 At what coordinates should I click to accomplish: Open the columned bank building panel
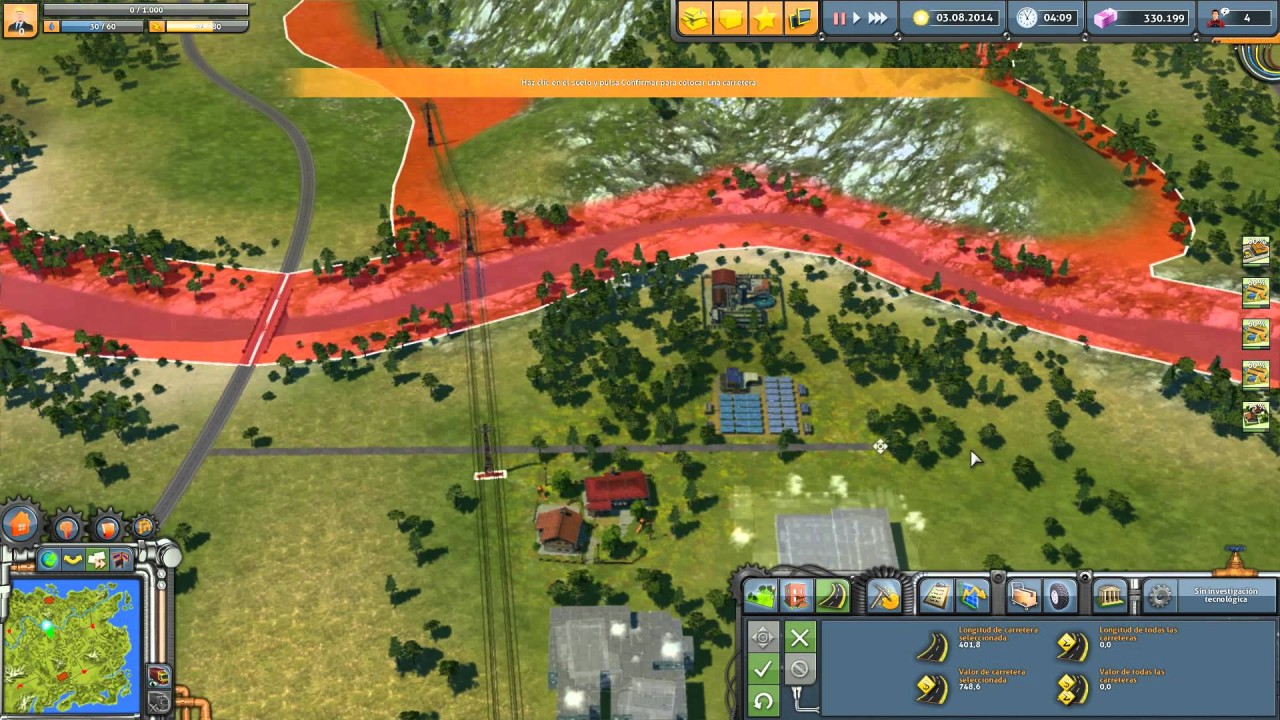[x=1111, y=596]
